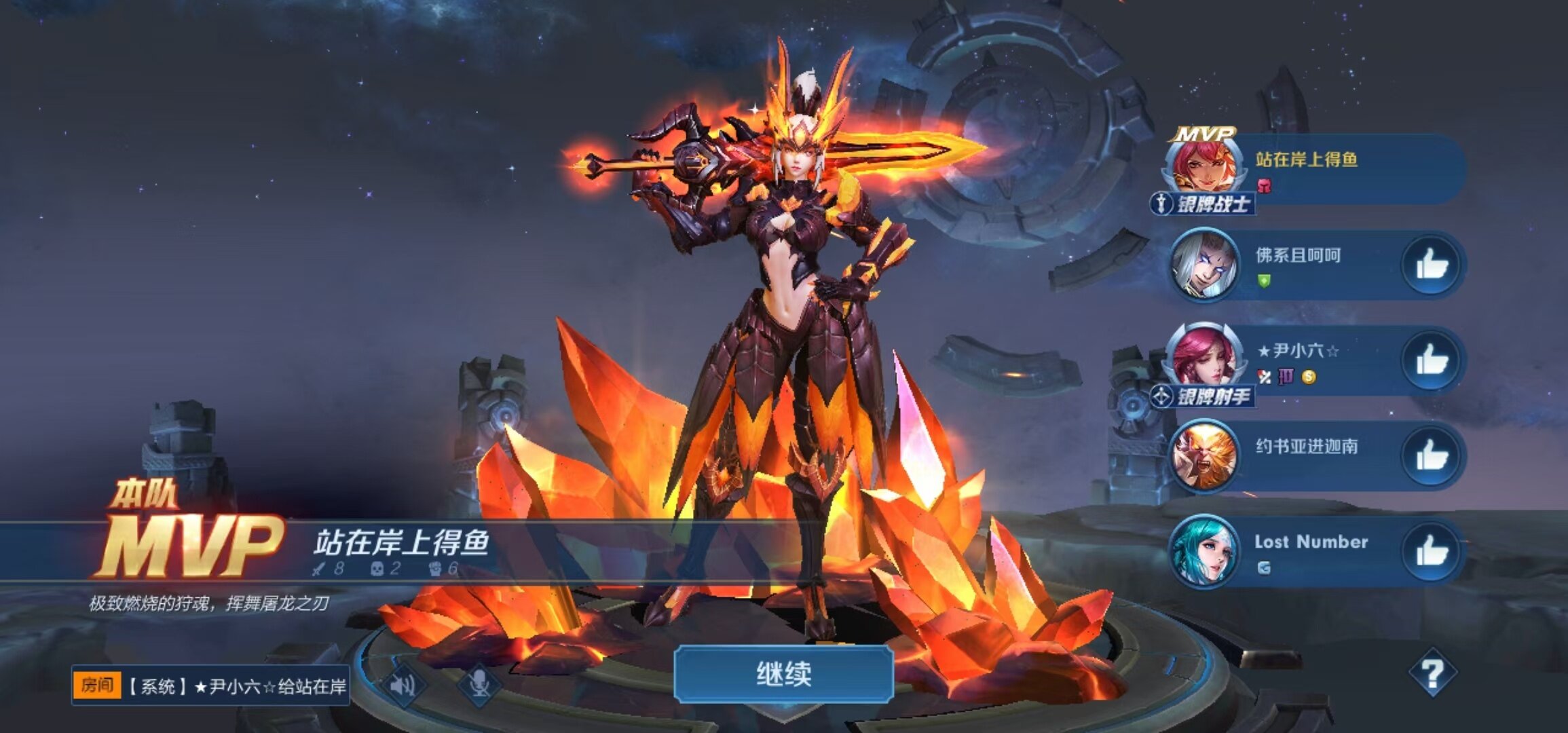This screenshot has width=1568, height=733.
Task: Open the 房间 room chat box
Action: pyautogui.click(x=210, y=686)
